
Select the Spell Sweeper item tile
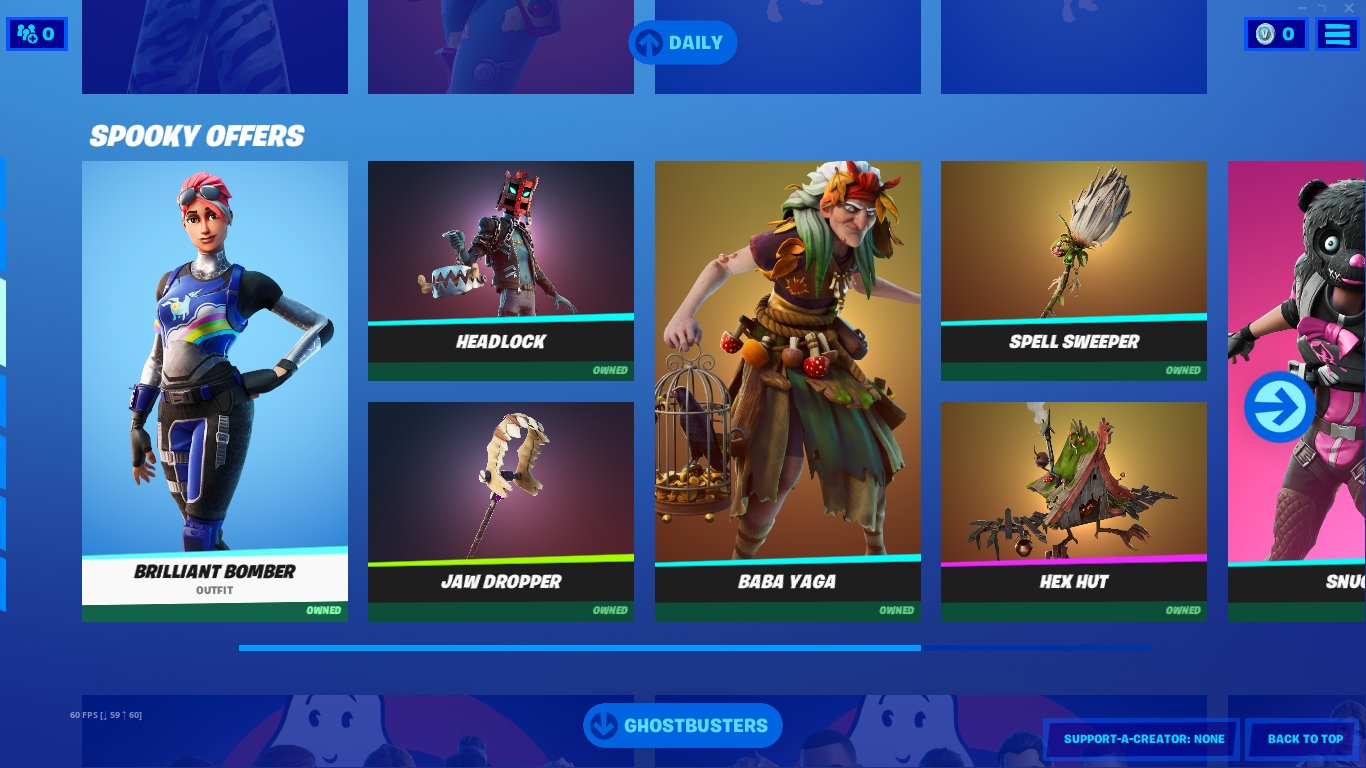[x=1074, y=270]
